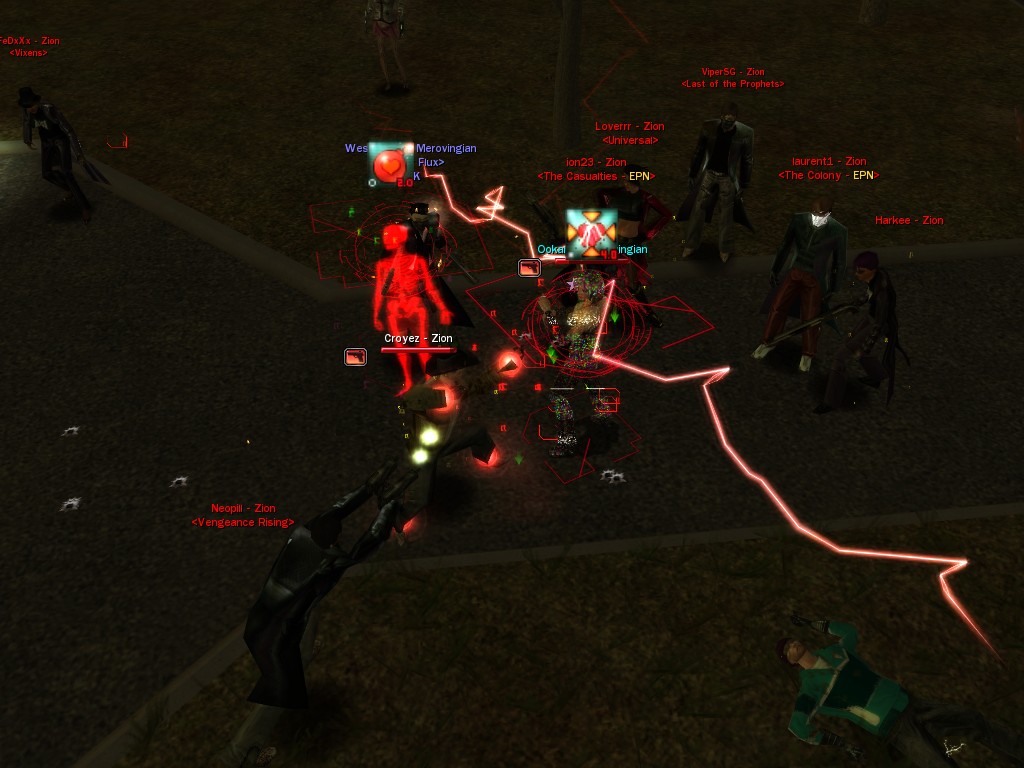Image resolution: width=1024 pixels, height=768 pixels.
Task: Click the red heart bomb effect icon
Action: [389, 163]
